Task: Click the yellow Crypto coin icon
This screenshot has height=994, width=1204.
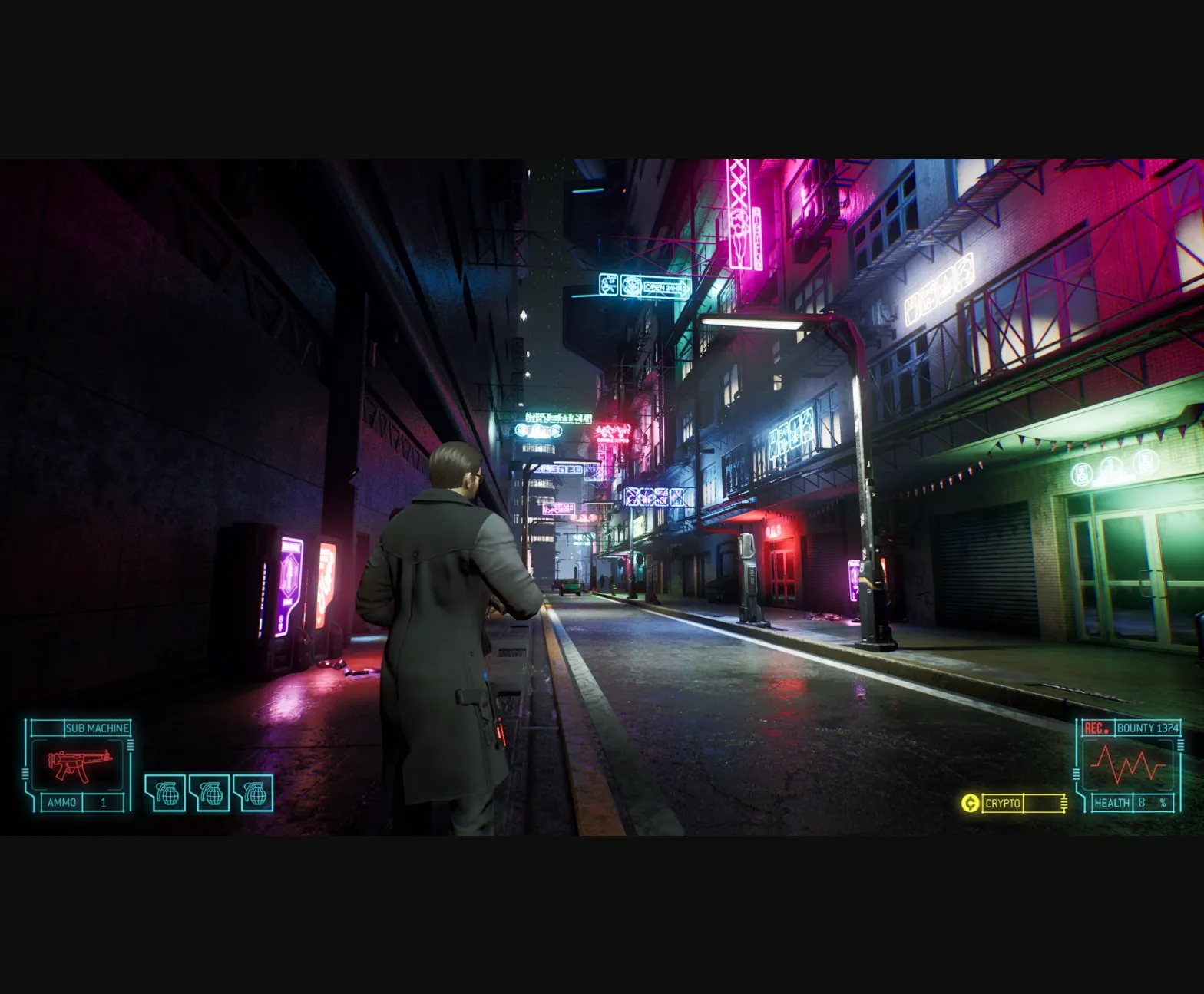Action: [969, 804]
